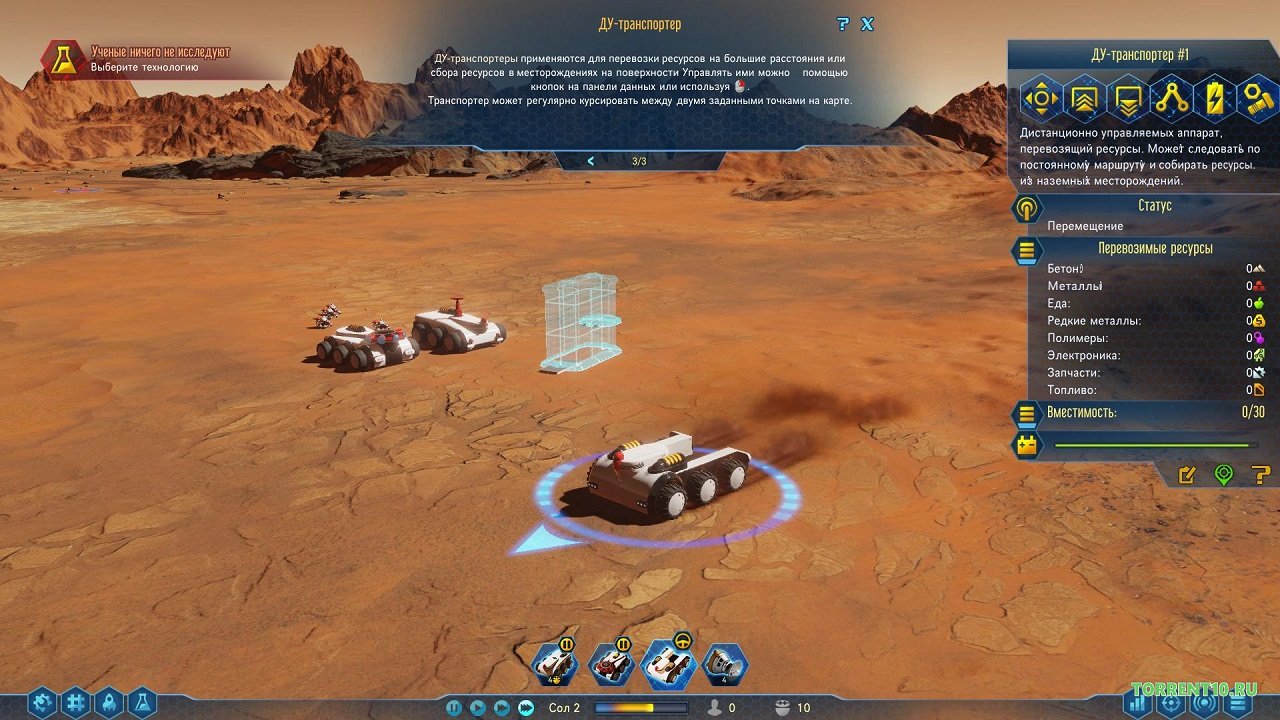Viewport: 1280px width, 720px height.
Task: Open the research flask menu
Action: coord(141,703)
